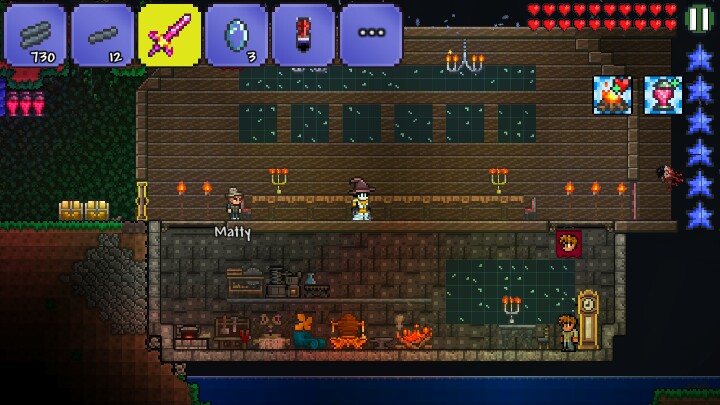720x405 pixels.
Task: Select the pink sword hotbar slot
Action: click(x=169, y=34)
